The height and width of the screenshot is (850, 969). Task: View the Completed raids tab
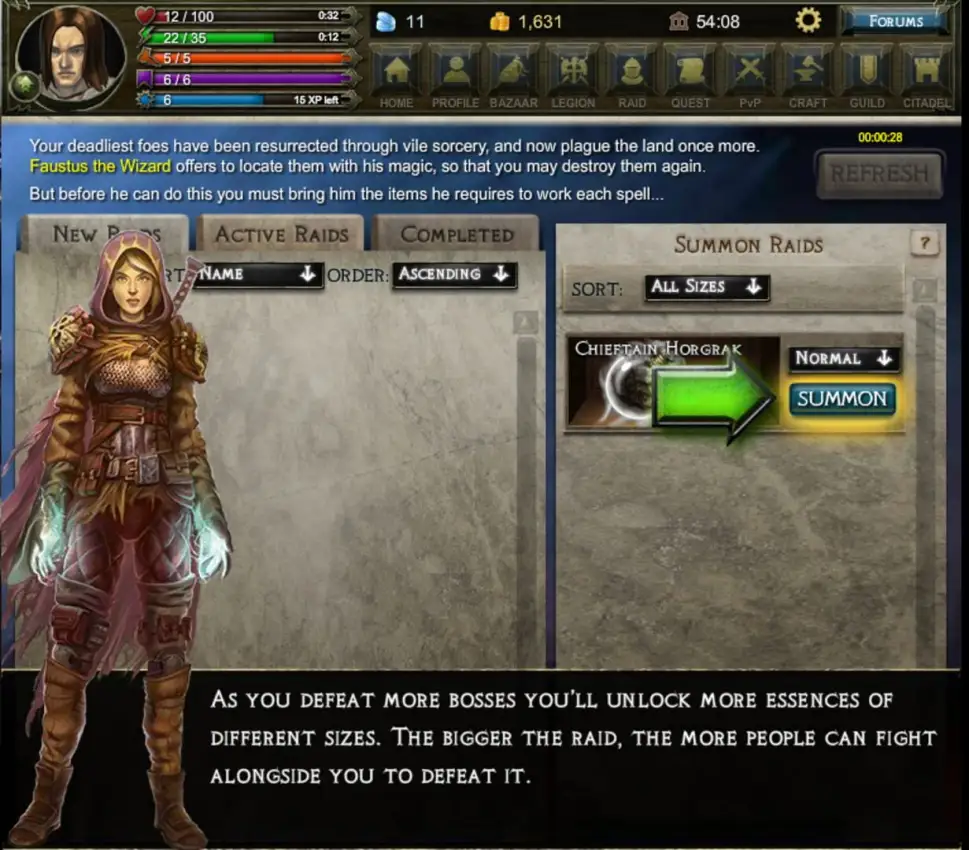(x=456, y=235)
